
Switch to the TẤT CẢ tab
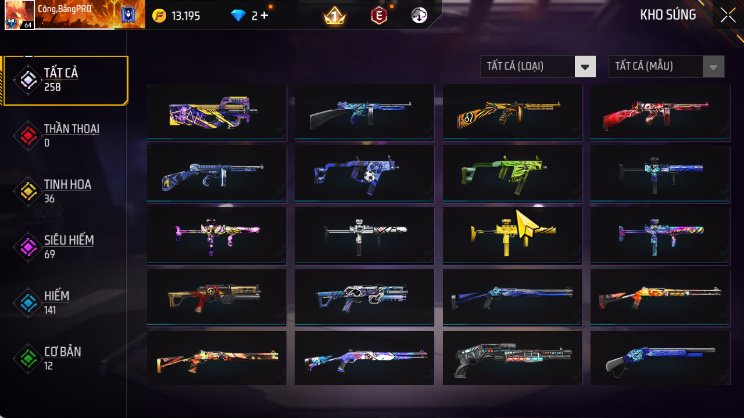(x=64, y=80)
